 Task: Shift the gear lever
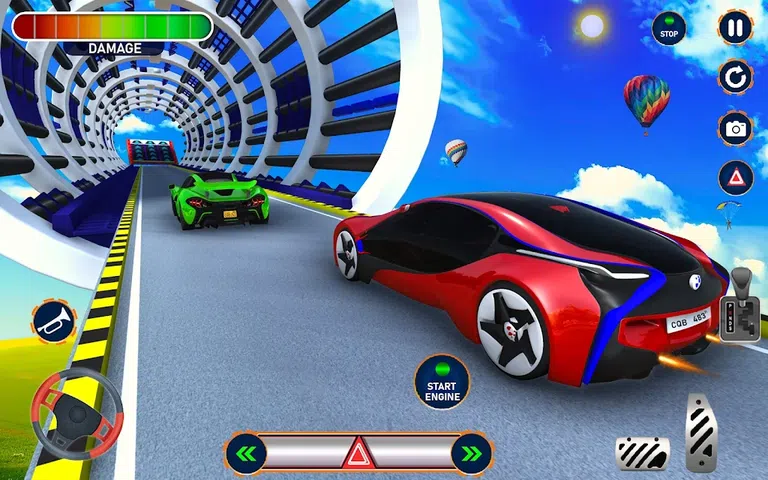(741, 300)
